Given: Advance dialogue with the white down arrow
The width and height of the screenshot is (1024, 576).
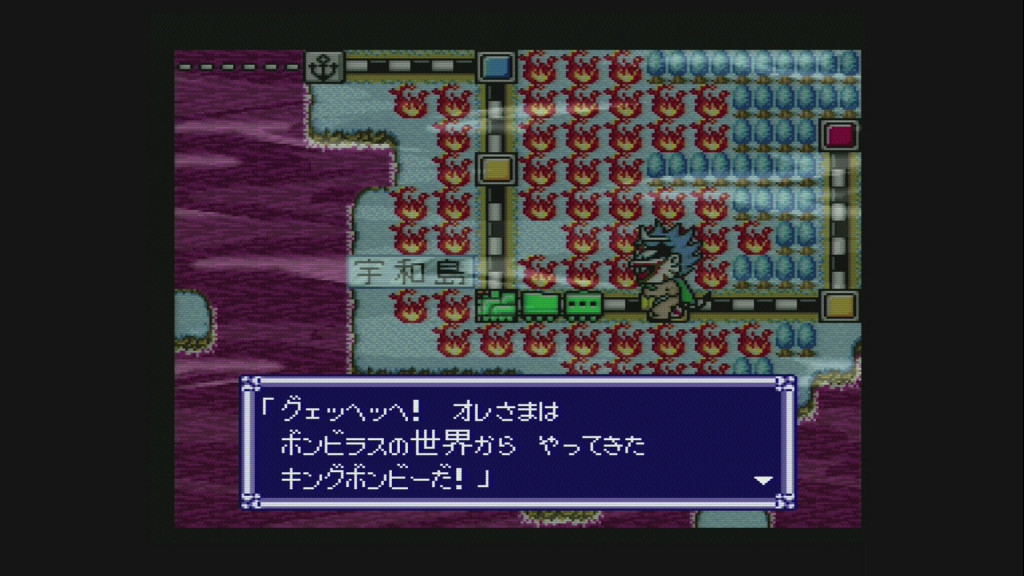Looking at the screenshot, I should coord(763,480).
